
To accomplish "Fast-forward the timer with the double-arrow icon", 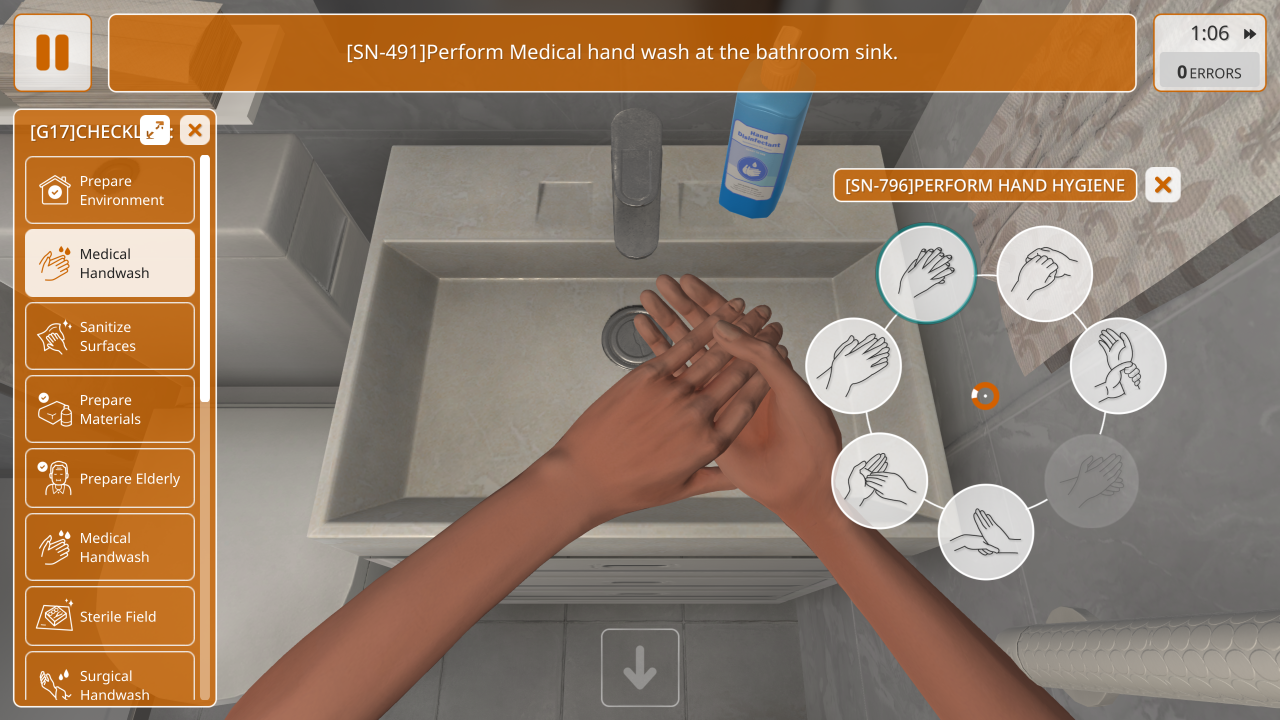I will (1250, 34).
